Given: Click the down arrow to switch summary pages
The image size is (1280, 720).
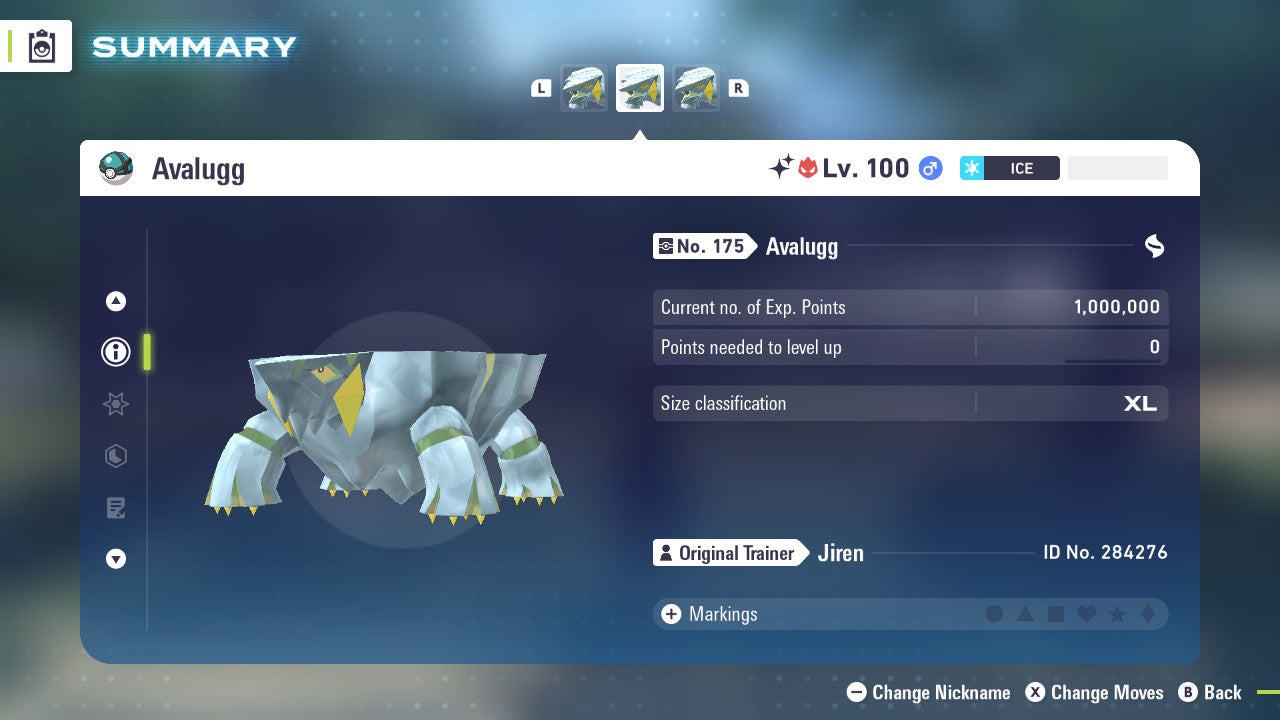Looking at the screenshot, I should click(x=115, y=559).
